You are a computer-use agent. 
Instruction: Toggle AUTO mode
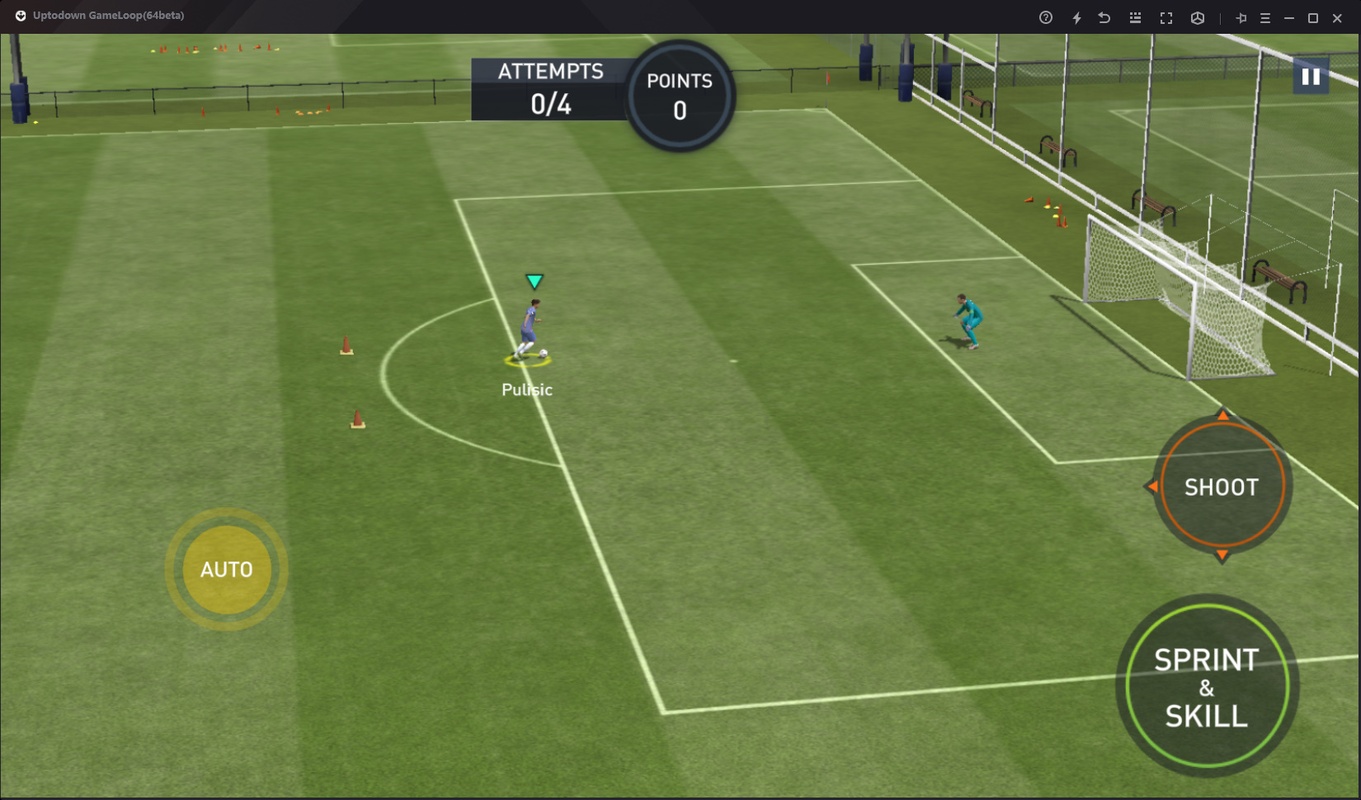[x=226, y=568]
